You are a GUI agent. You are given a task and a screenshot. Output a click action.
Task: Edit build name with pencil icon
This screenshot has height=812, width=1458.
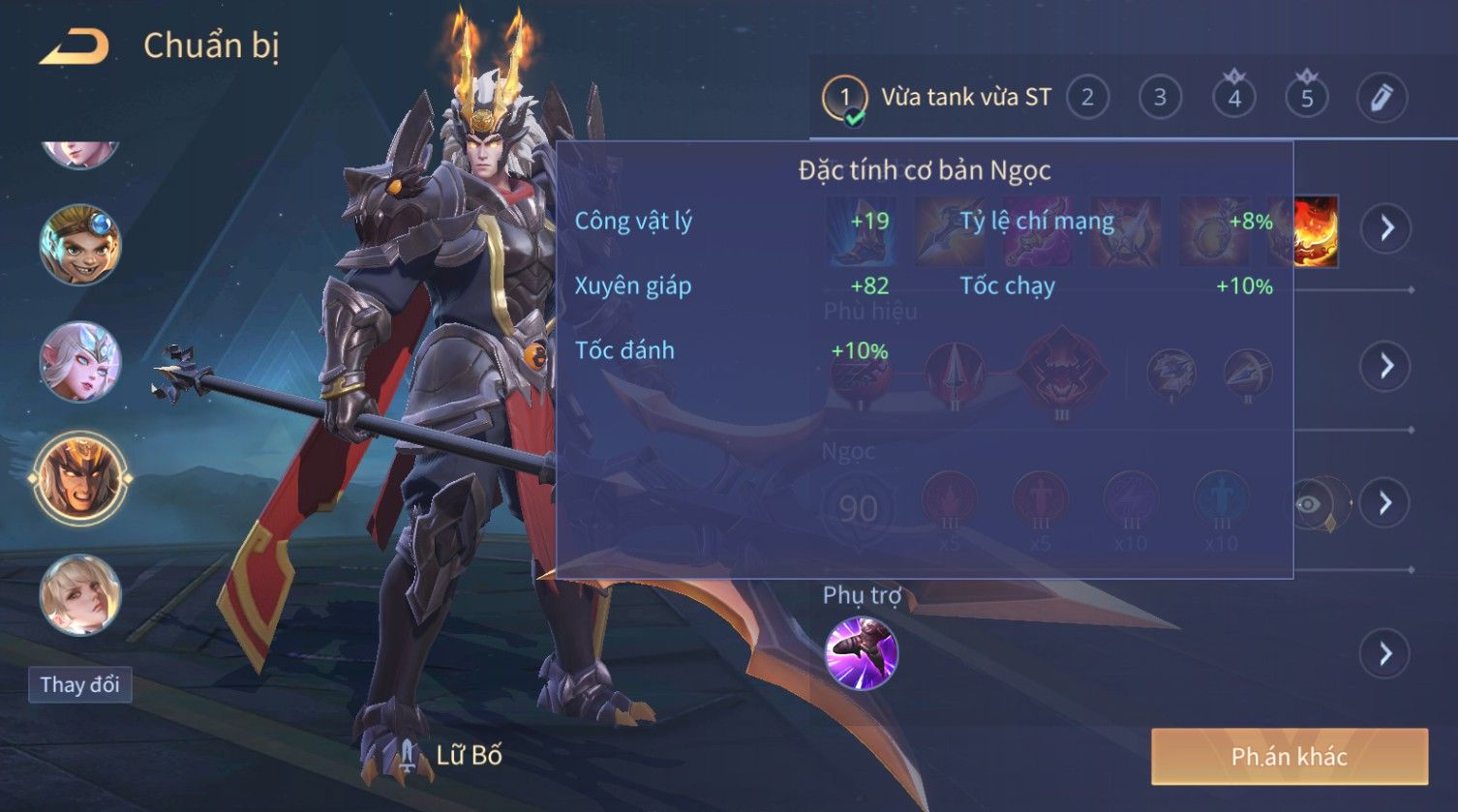tap(1382, 98)
